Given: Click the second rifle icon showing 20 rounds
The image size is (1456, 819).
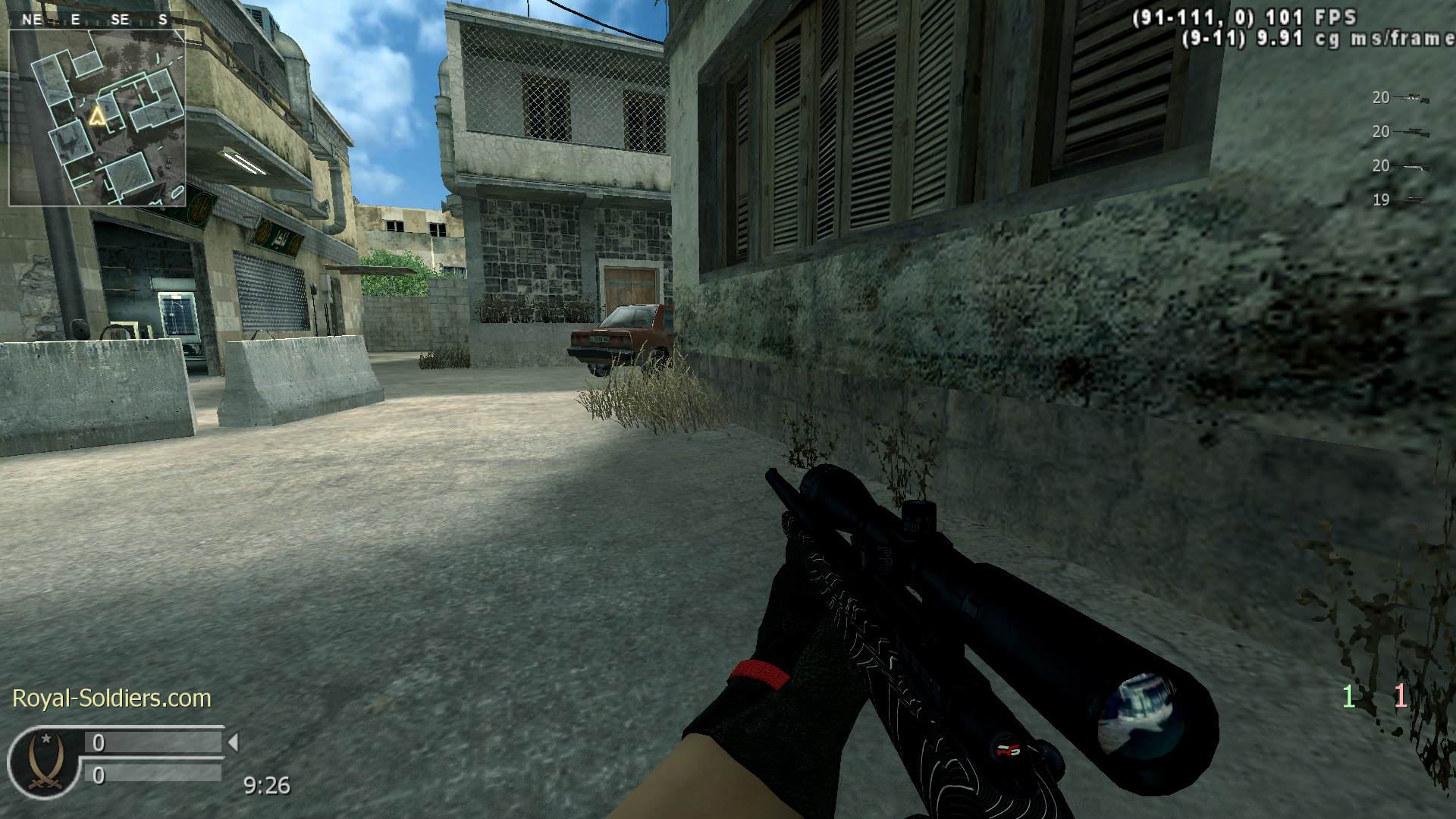Looking at the screenshot, I should pos(1412,132).
